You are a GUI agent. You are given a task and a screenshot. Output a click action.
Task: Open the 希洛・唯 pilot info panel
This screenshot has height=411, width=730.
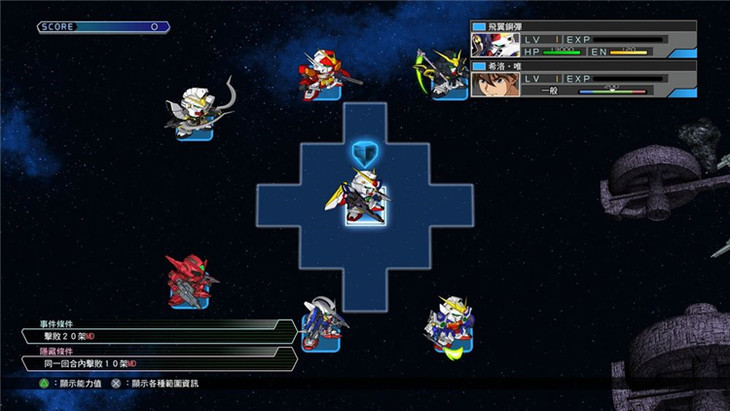(x=583, y=78)
